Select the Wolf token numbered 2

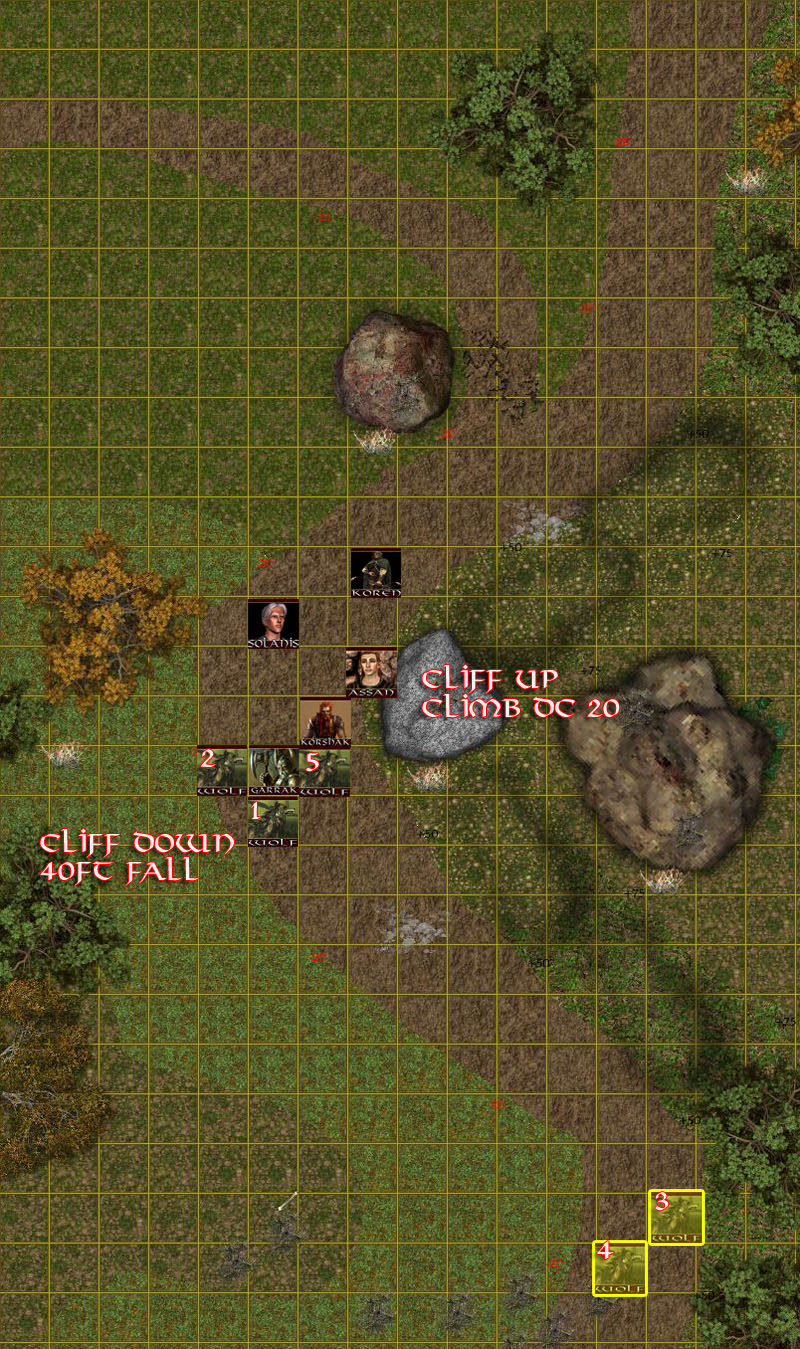click(222, 771)
